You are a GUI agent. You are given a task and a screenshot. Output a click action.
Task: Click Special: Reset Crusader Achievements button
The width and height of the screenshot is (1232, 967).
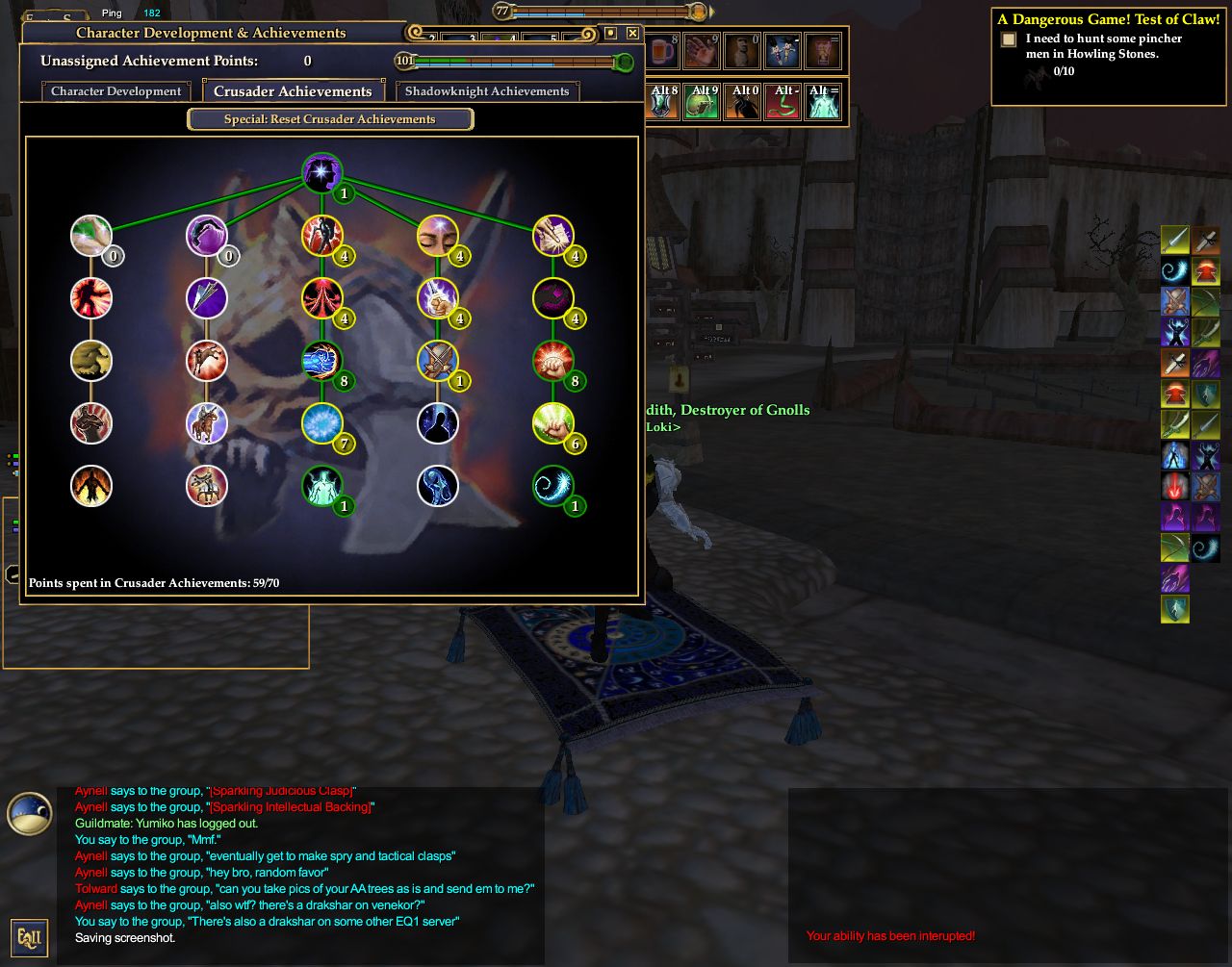pyautogui.click(x=330, y=119)
